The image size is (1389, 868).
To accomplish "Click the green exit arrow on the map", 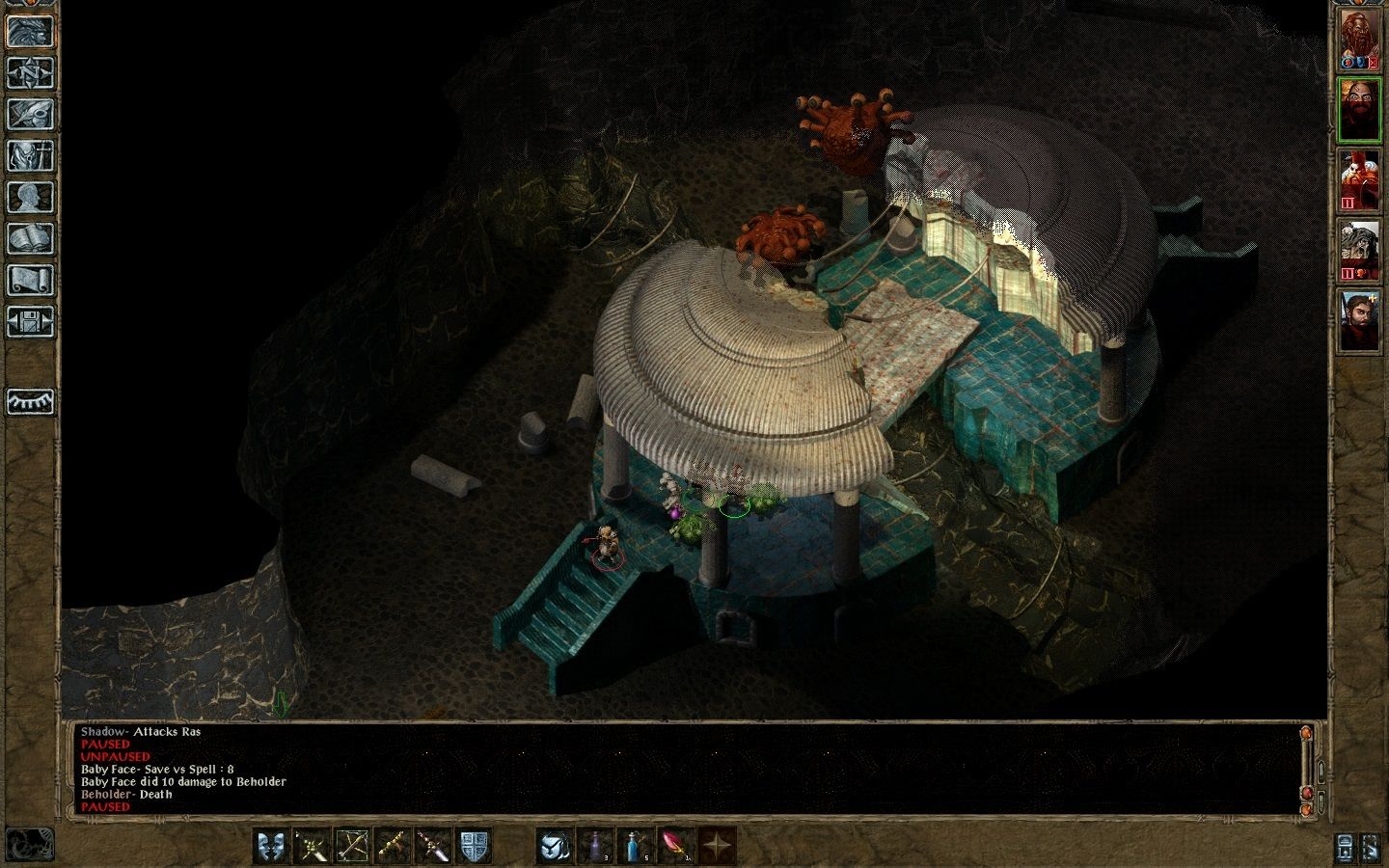I will point(283,705).
